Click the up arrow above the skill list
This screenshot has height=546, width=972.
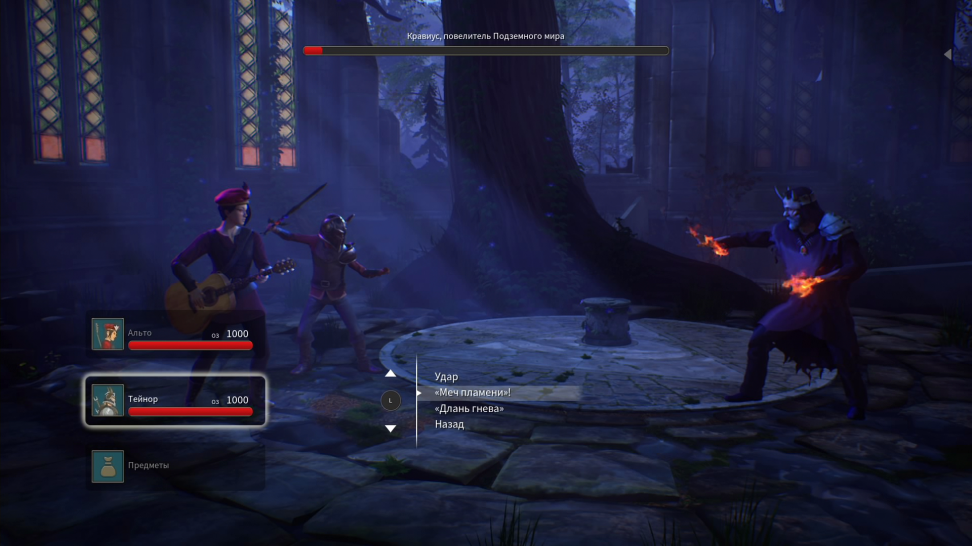pos(391,374)
